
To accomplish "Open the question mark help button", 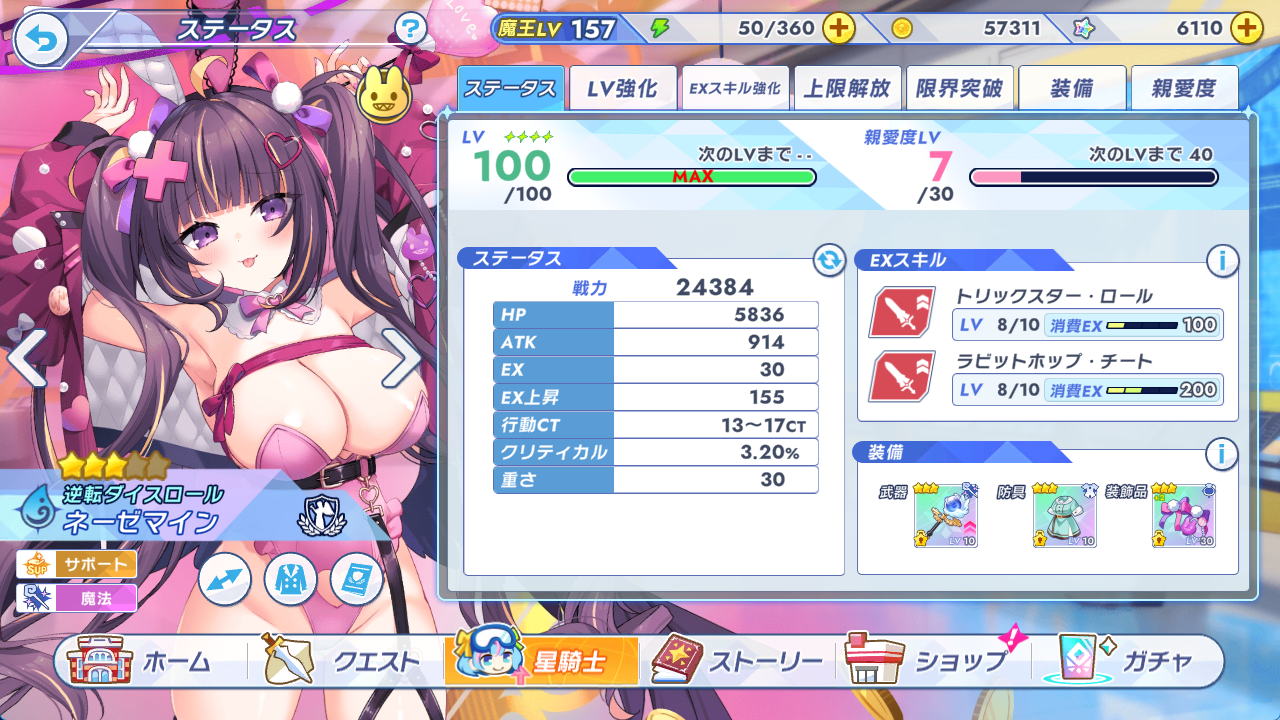I will point(410,29).
